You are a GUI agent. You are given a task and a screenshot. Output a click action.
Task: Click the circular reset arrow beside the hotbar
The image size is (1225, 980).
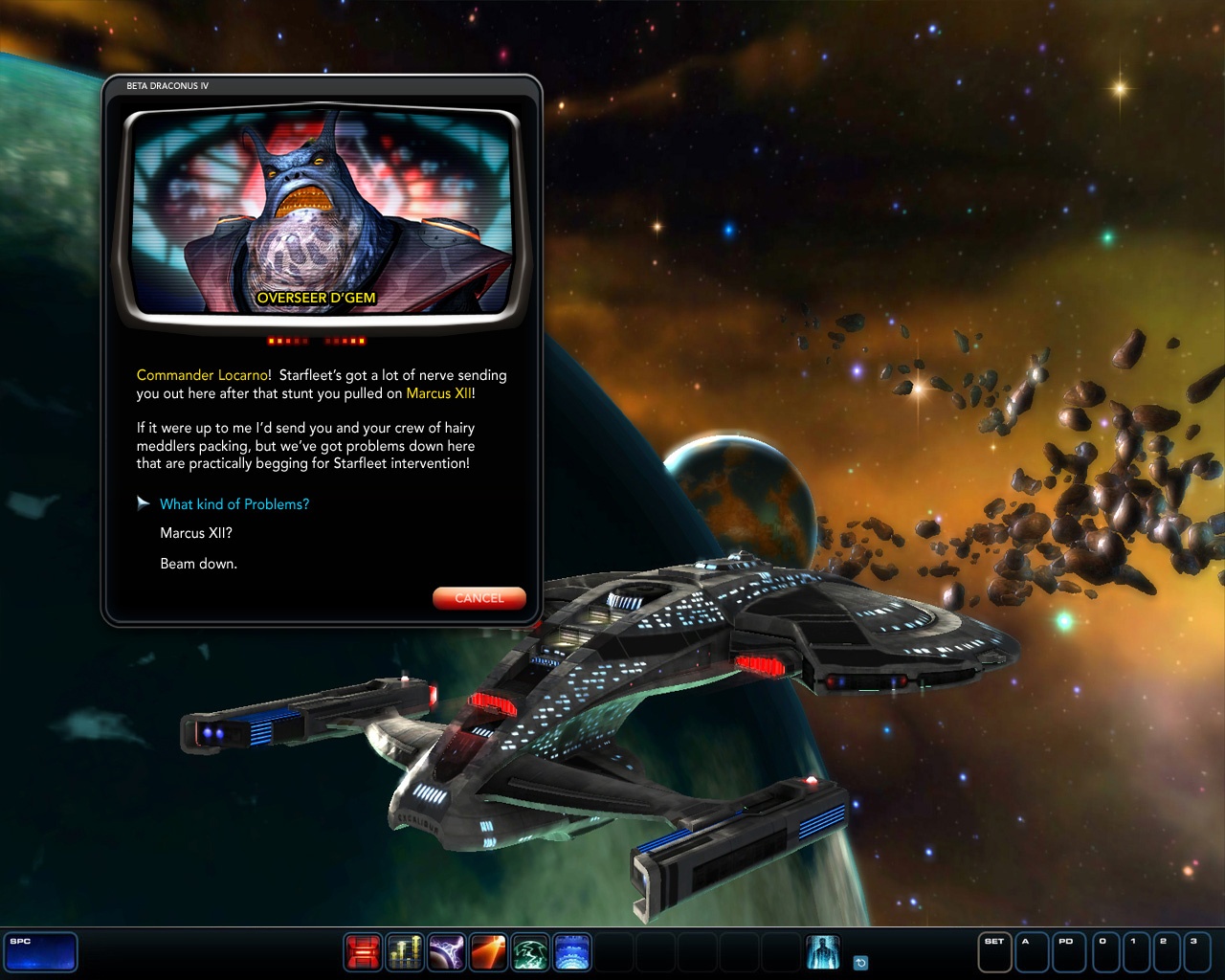click(859, 961)
